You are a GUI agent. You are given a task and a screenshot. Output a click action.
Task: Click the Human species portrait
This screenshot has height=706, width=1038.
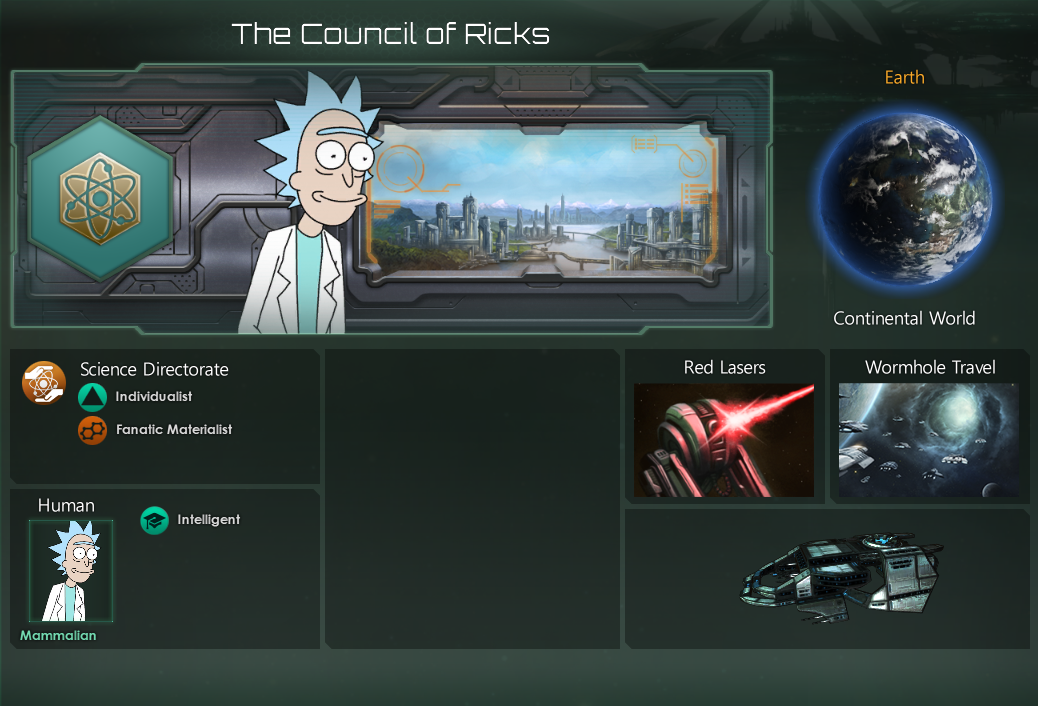tap(71, 570)
